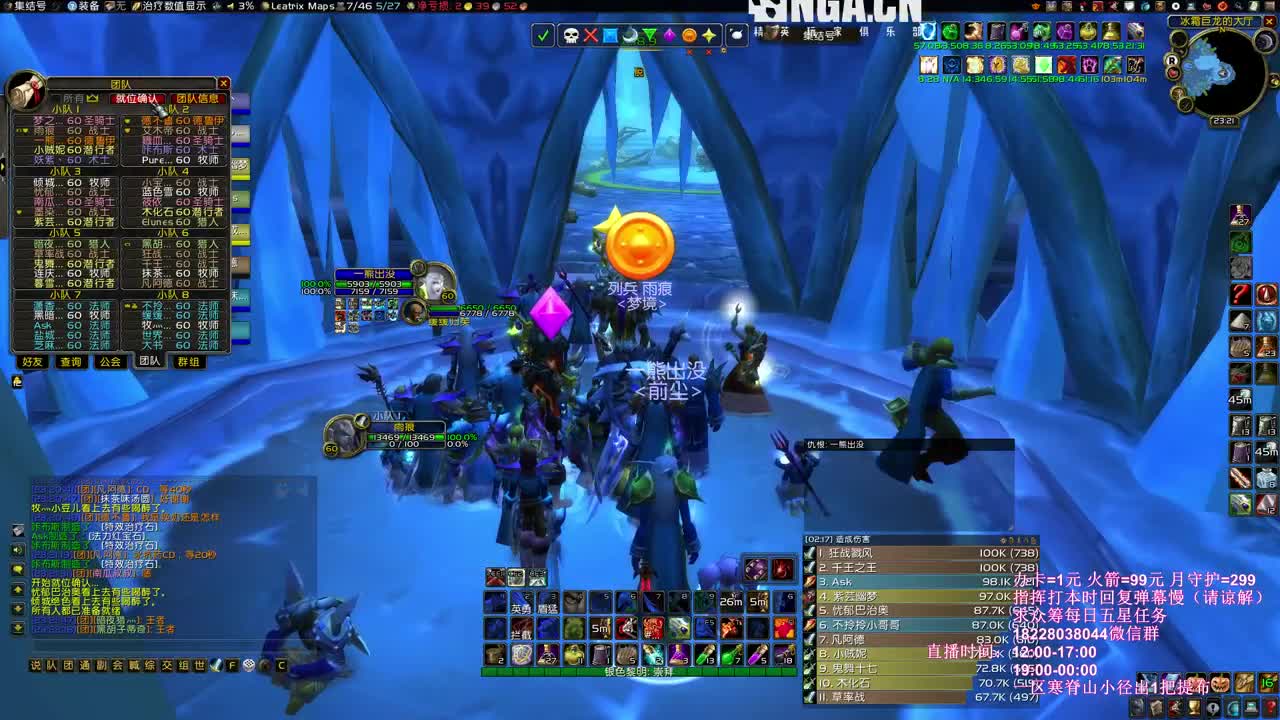Switch to the 公会 tab
The width and height of the screenshot is (1280, 720).
[x=111, y=362]
